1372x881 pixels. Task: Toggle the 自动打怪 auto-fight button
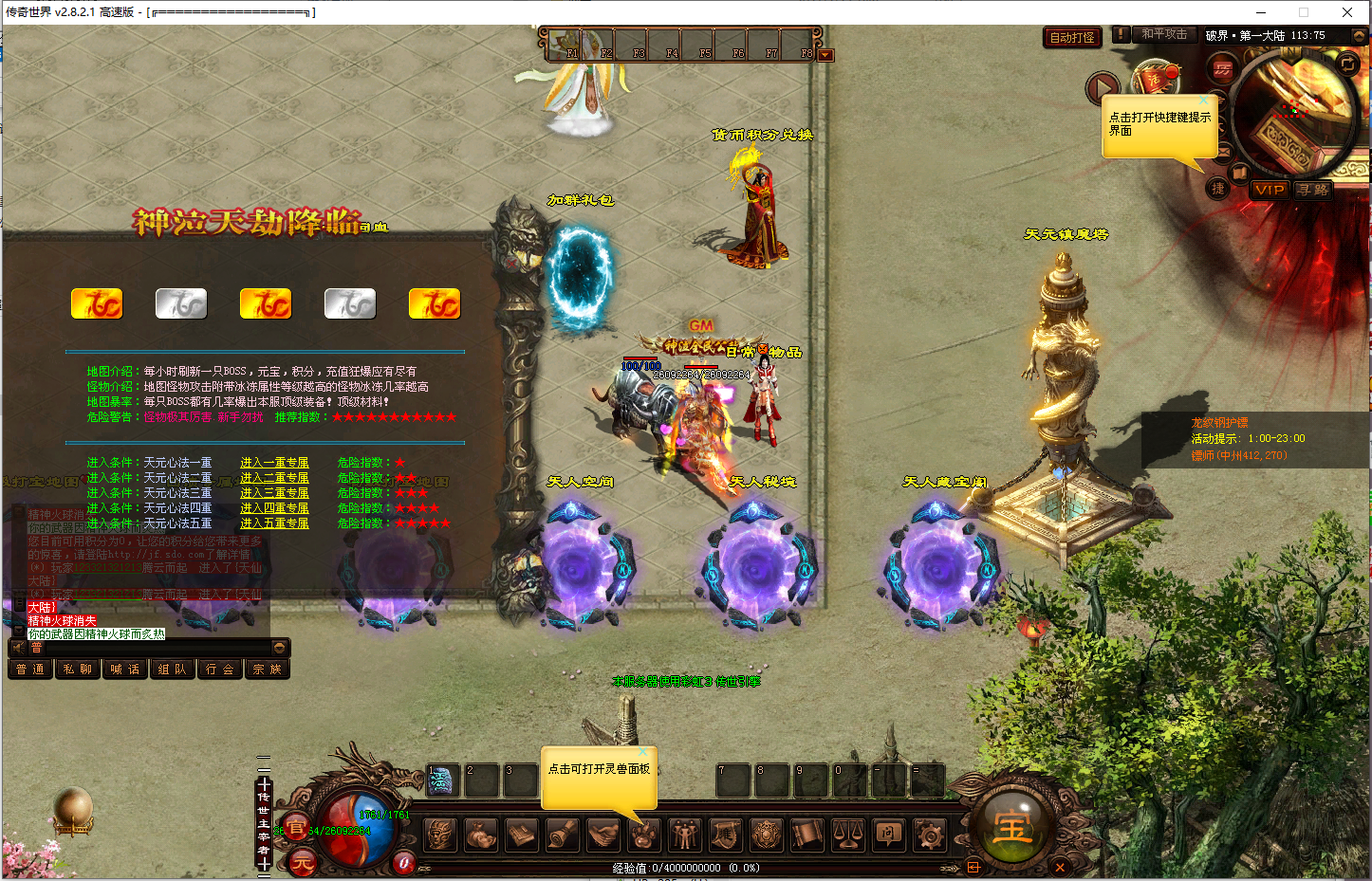click(1072, 38)
